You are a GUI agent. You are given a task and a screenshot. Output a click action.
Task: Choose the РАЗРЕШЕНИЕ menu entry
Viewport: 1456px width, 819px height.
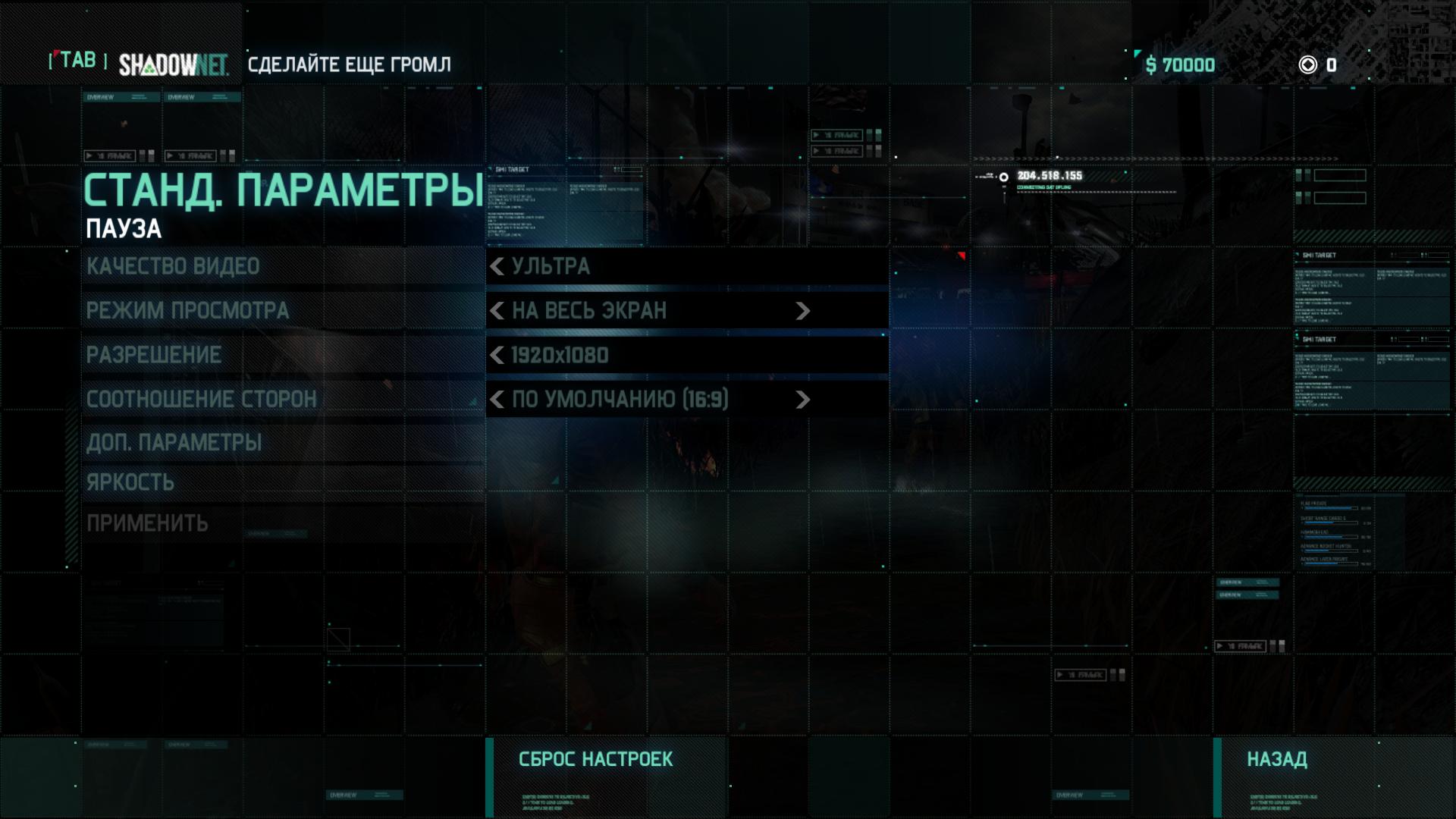click(154, 355)
